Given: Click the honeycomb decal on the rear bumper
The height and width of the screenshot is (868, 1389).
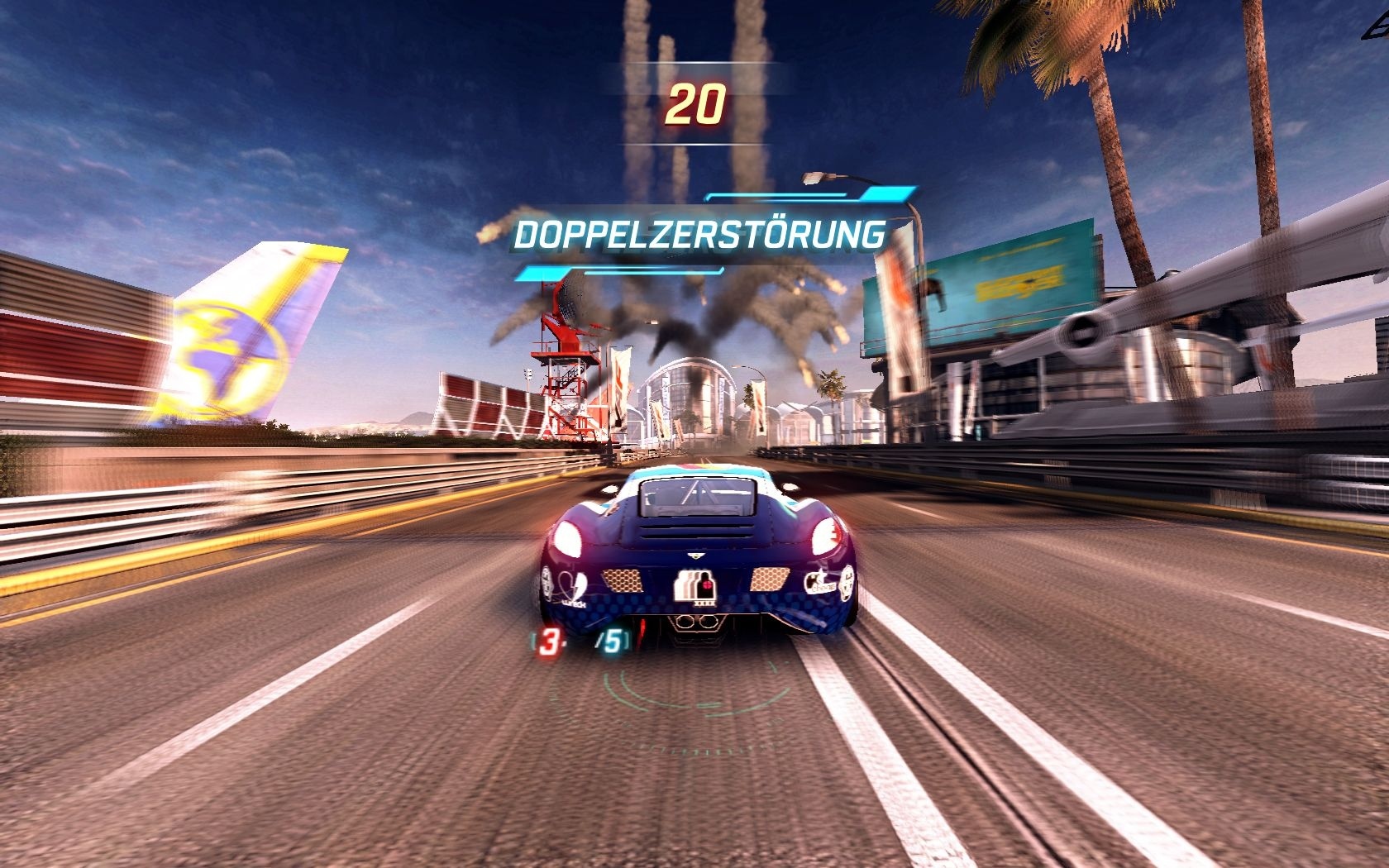Looking at the screenshot, I should point(623,580).
